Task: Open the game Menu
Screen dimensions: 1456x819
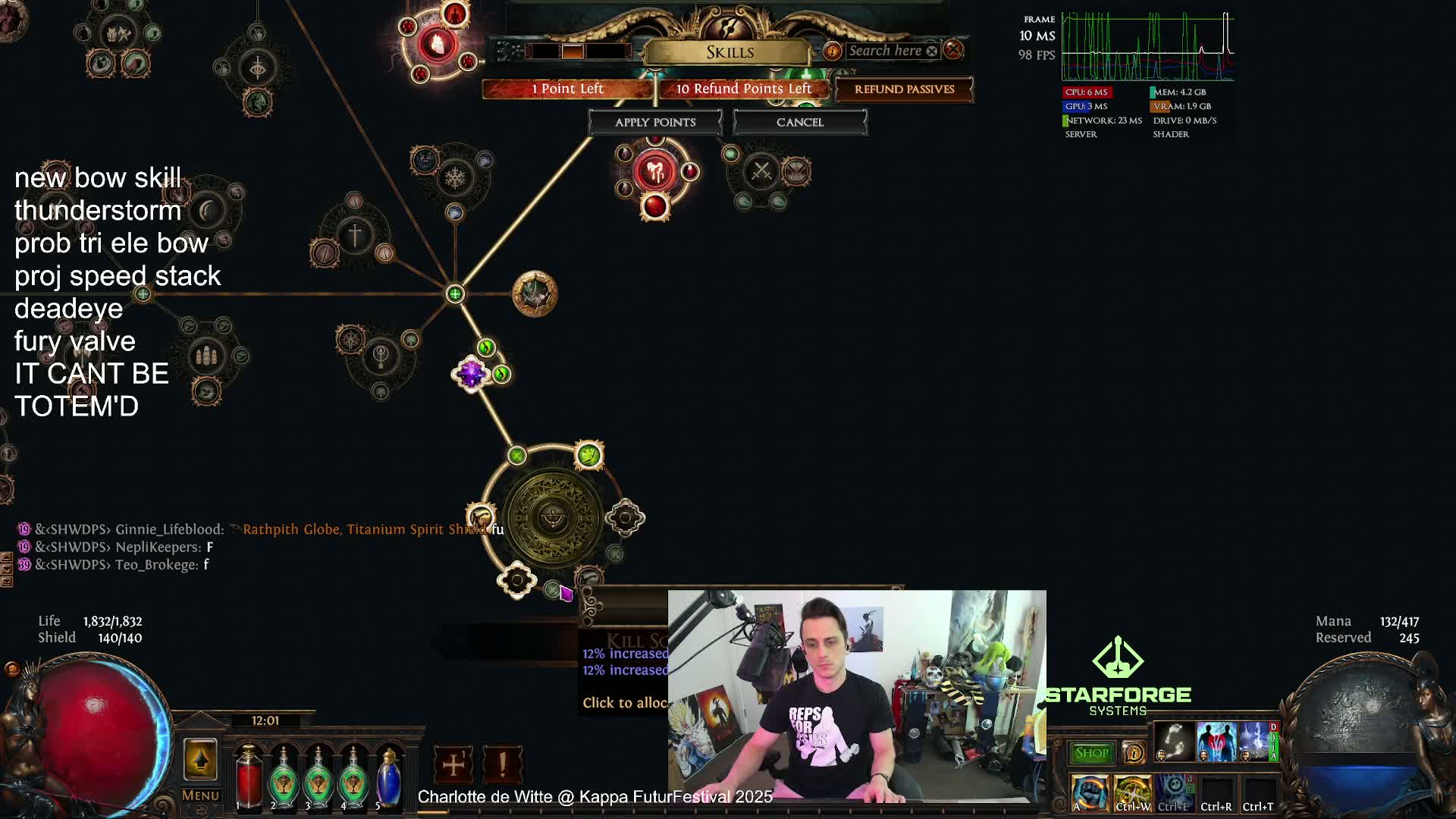Action: click(199, 795)
